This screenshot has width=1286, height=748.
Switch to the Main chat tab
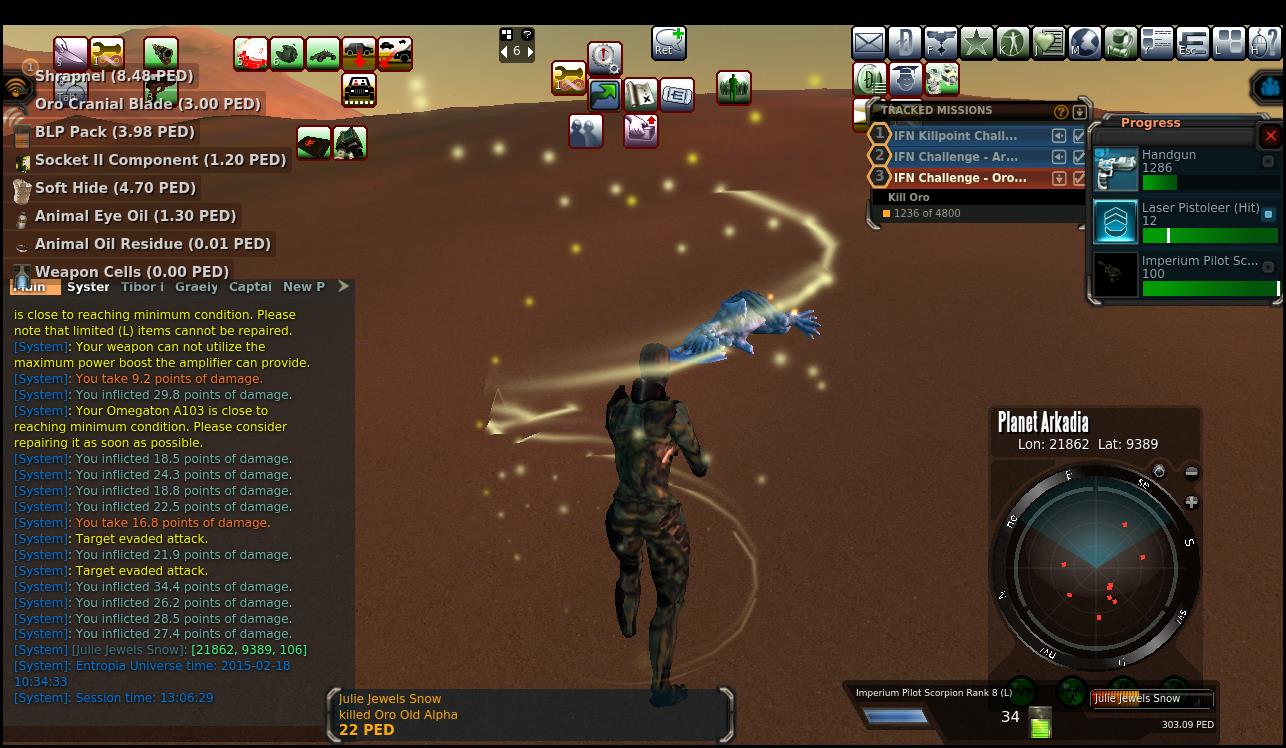point(32,287)
